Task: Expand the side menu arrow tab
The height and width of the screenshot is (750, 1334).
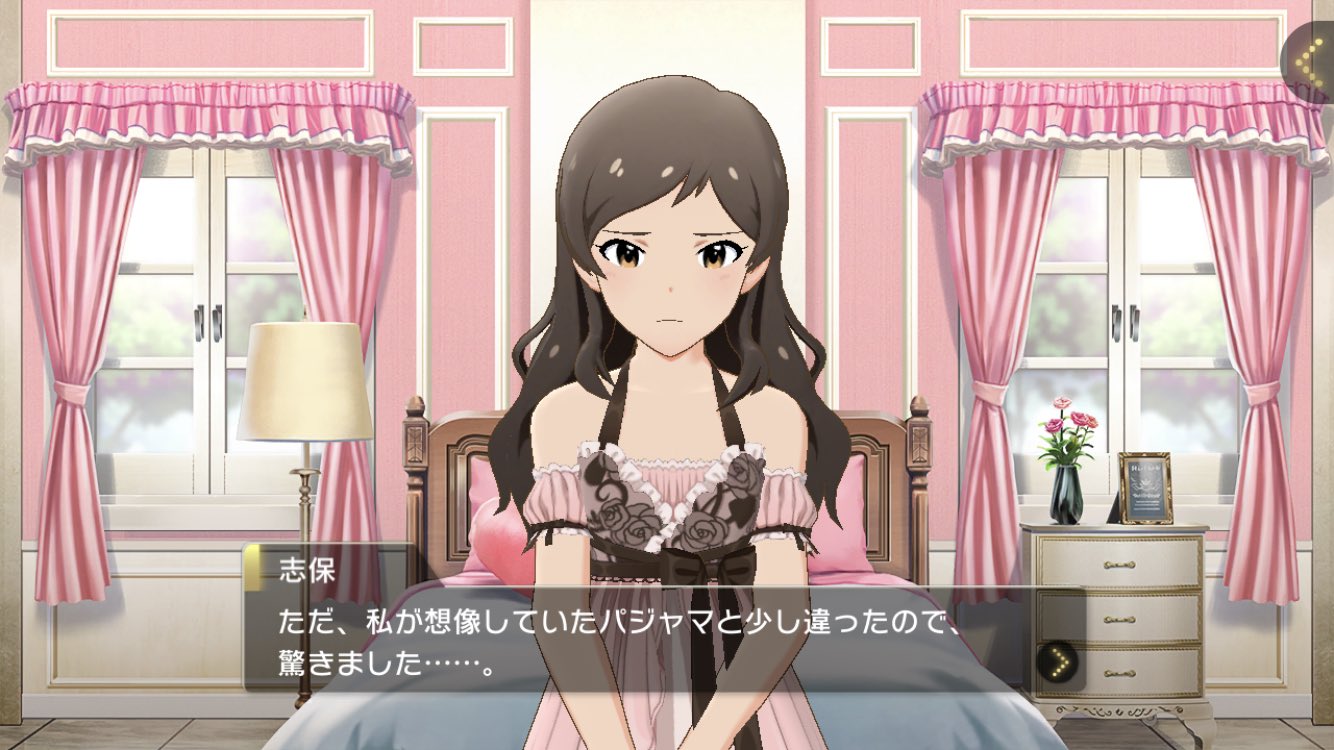Action: (1307, 61)
